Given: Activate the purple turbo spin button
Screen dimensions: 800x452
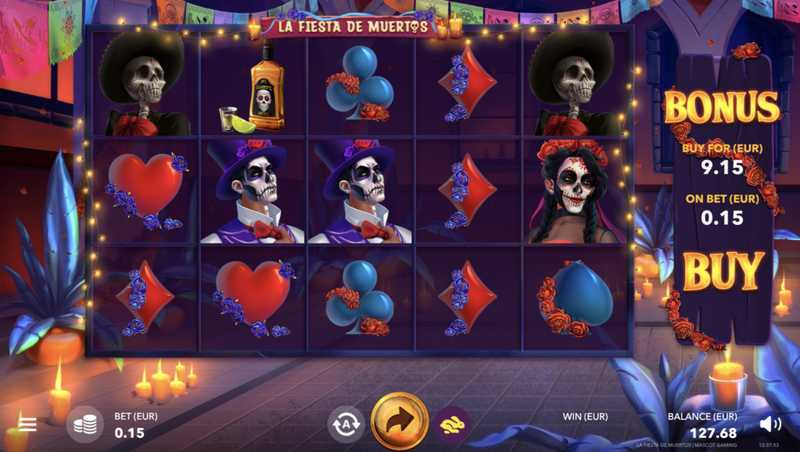Looking at the screenshot, I should click(x=453, y=424).
